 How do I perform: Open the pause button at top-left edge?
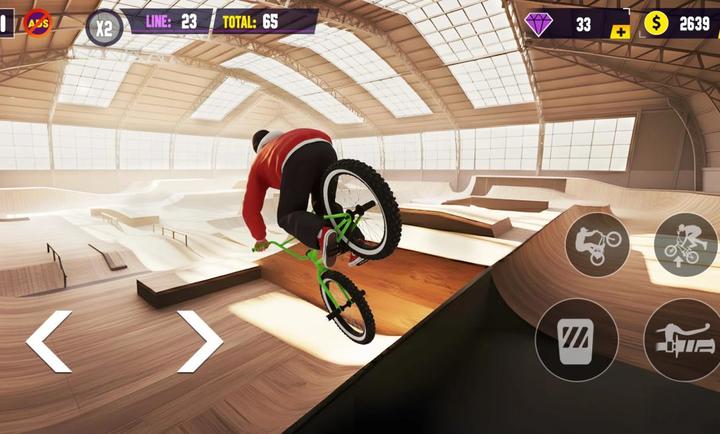[x=5, y=23]
